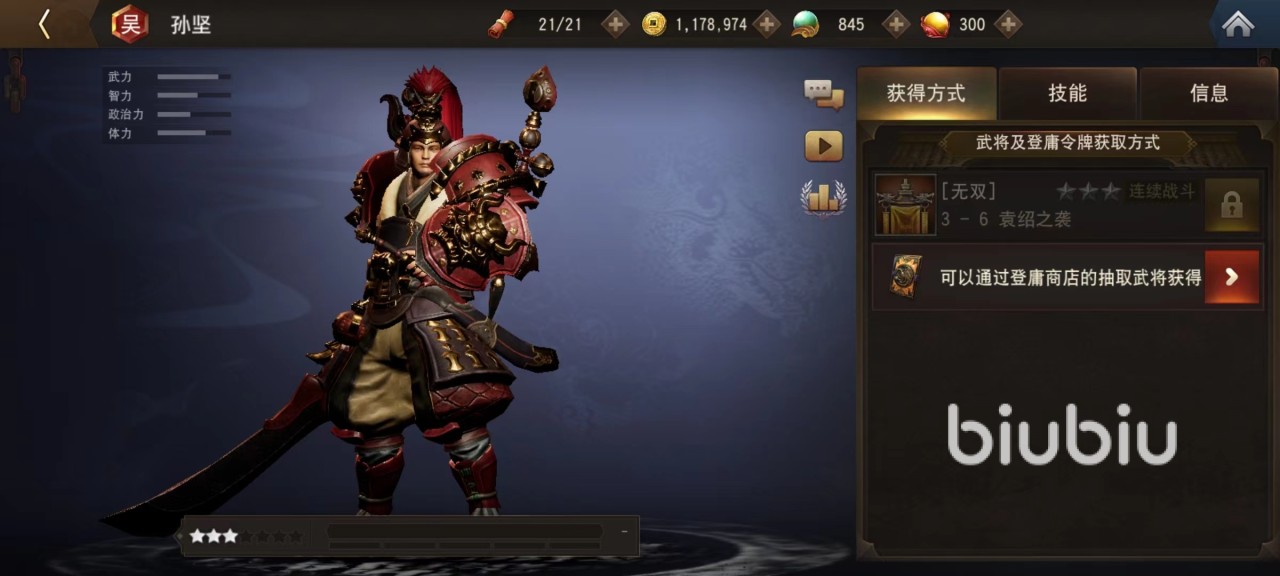
Task: Go to 登庸商店 hero draw arrow
Action: [1231, 277]
